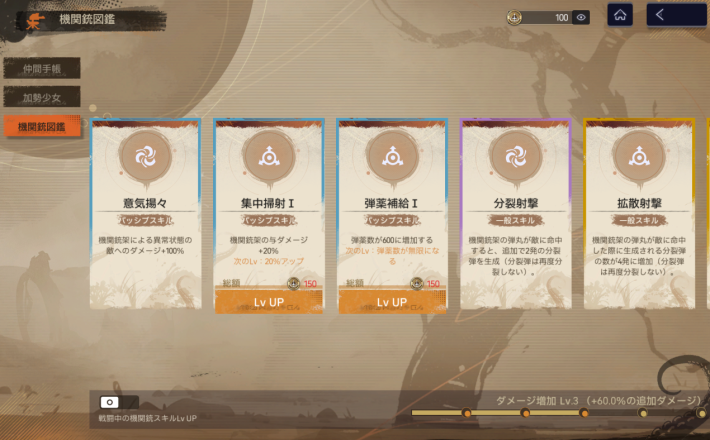
Task: Click Lv UP under 弾薬補給 I
Action: (x=392, y=302)
